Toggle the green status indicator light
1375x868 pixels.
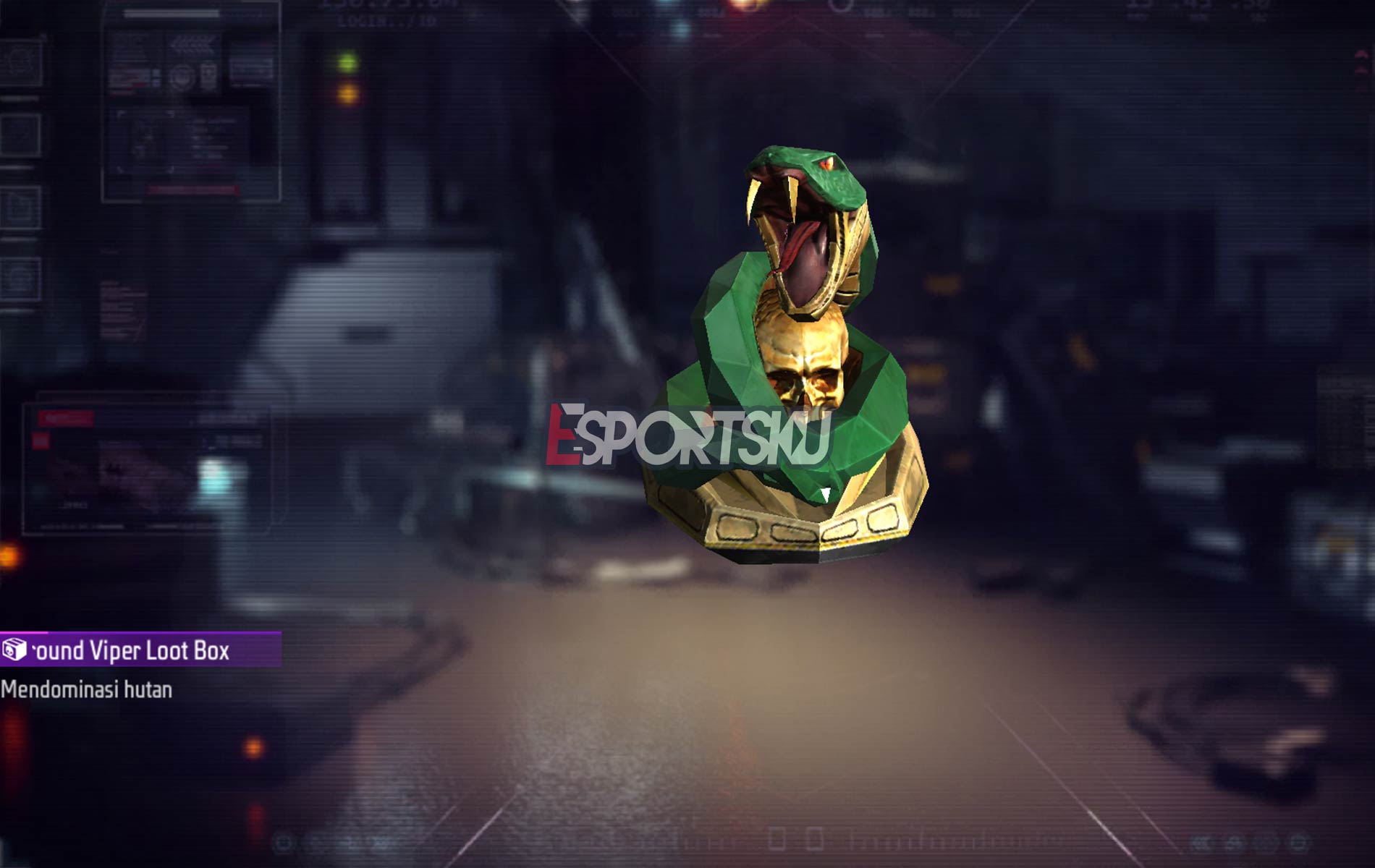[348, 63]
